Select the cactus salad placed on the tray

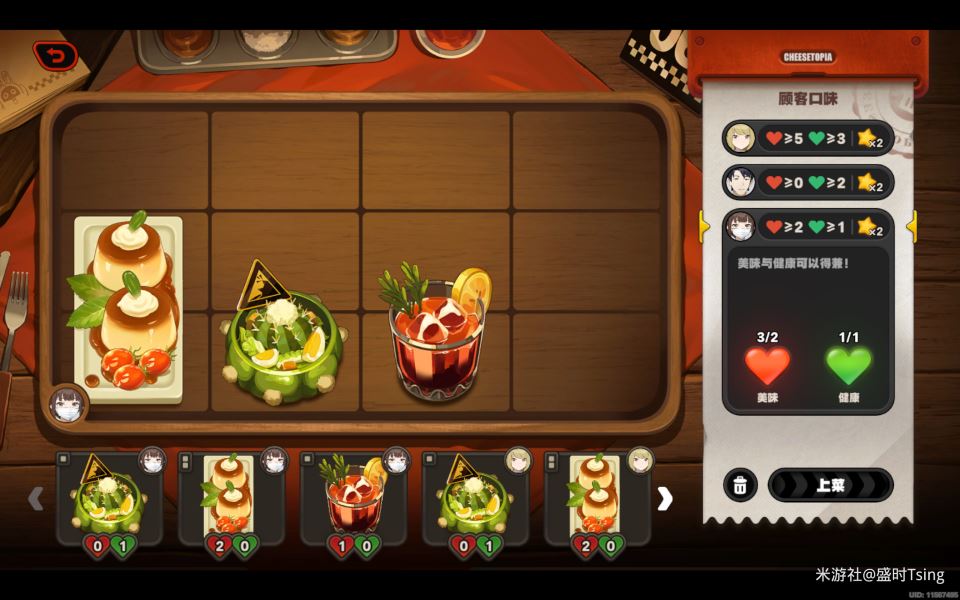pyautogui.click(x=284, y=340)
